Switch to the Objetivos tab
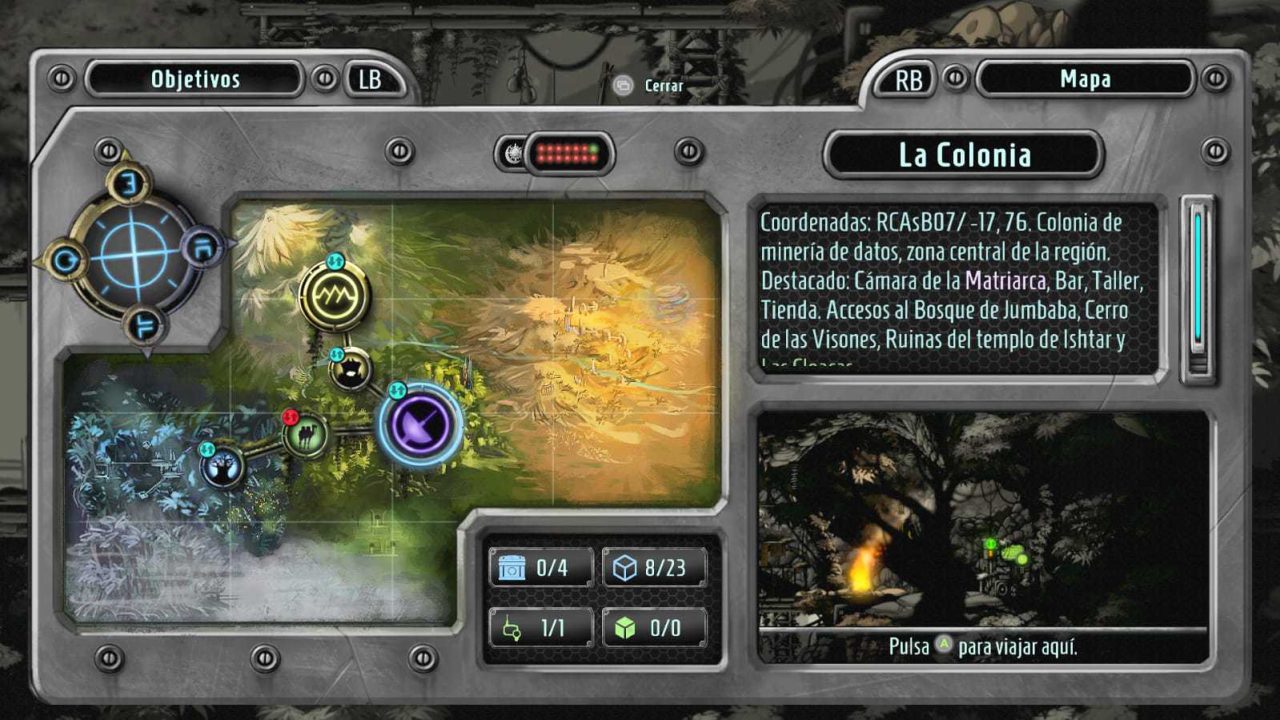The height and width of the screenshot is (720, 1280). point(195,79)
